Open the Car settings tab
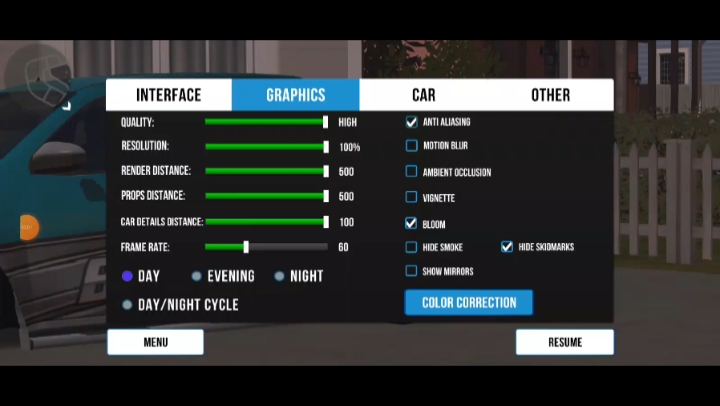This screenshot has width=720, height=406. [x=423, y=95]
